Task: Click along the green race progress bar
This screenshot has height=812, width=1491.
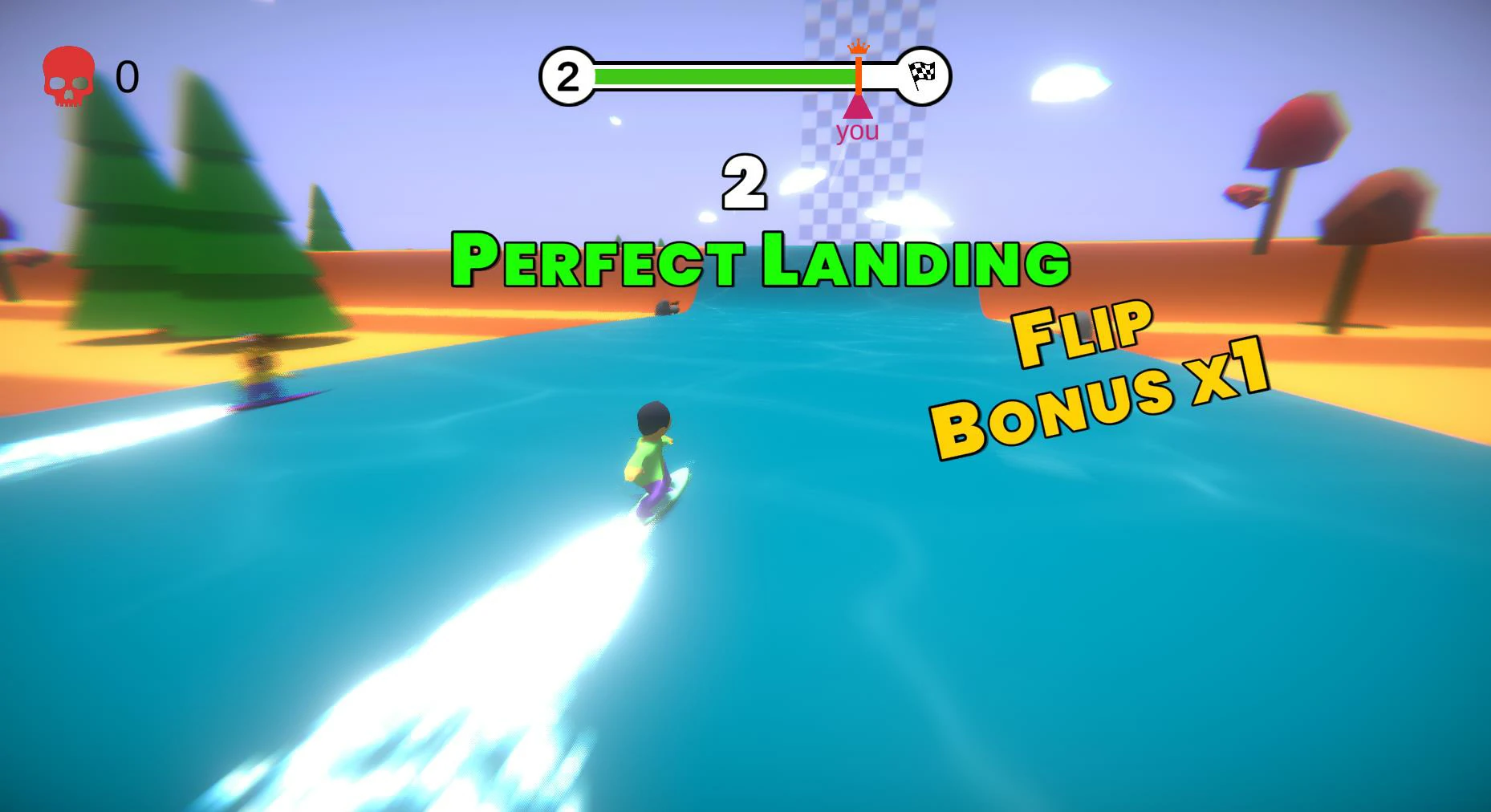Action: [x=722, y=77]
